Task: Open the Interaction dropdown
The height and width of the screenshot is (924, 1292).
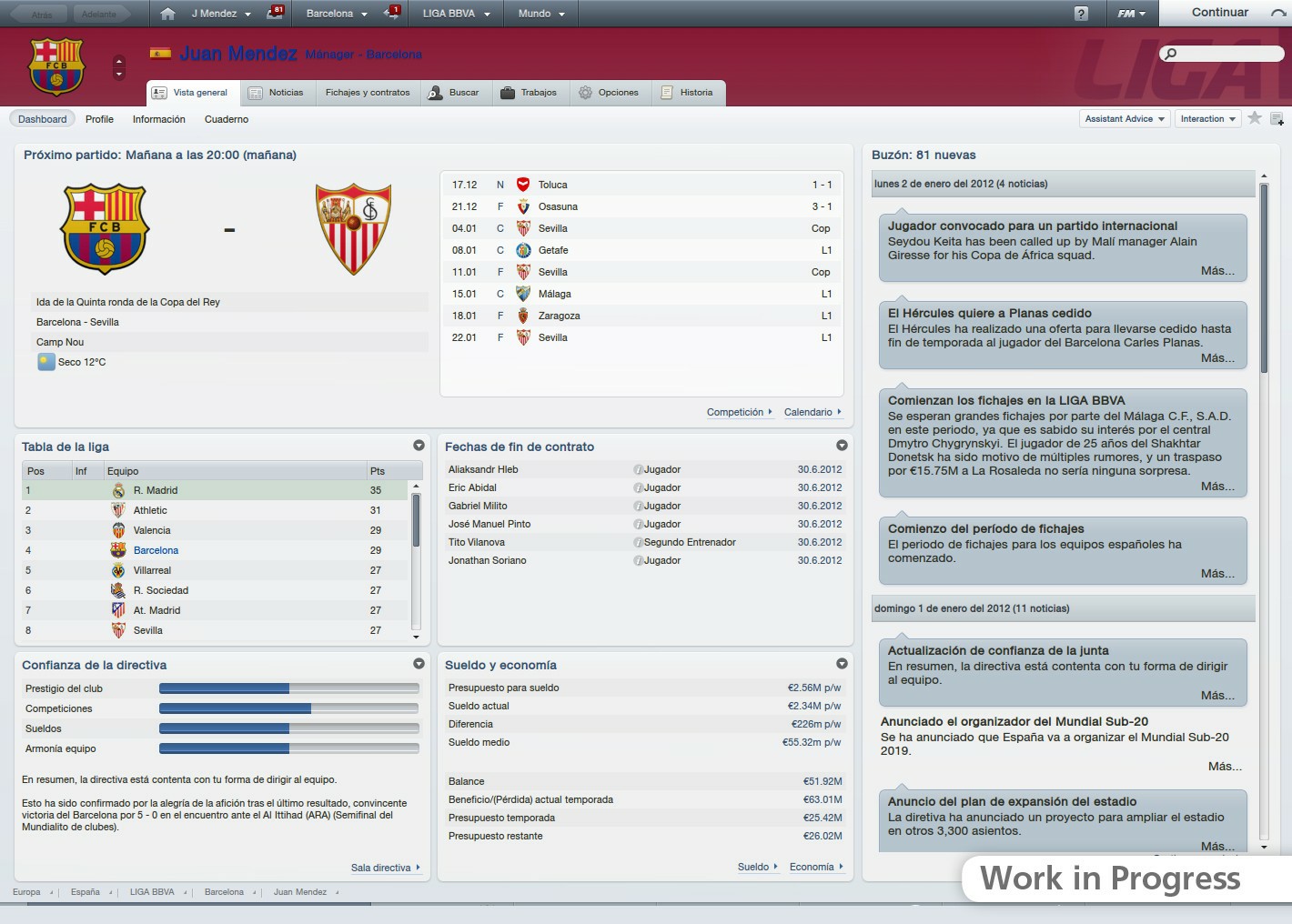Action: (x=1207, y=118)
